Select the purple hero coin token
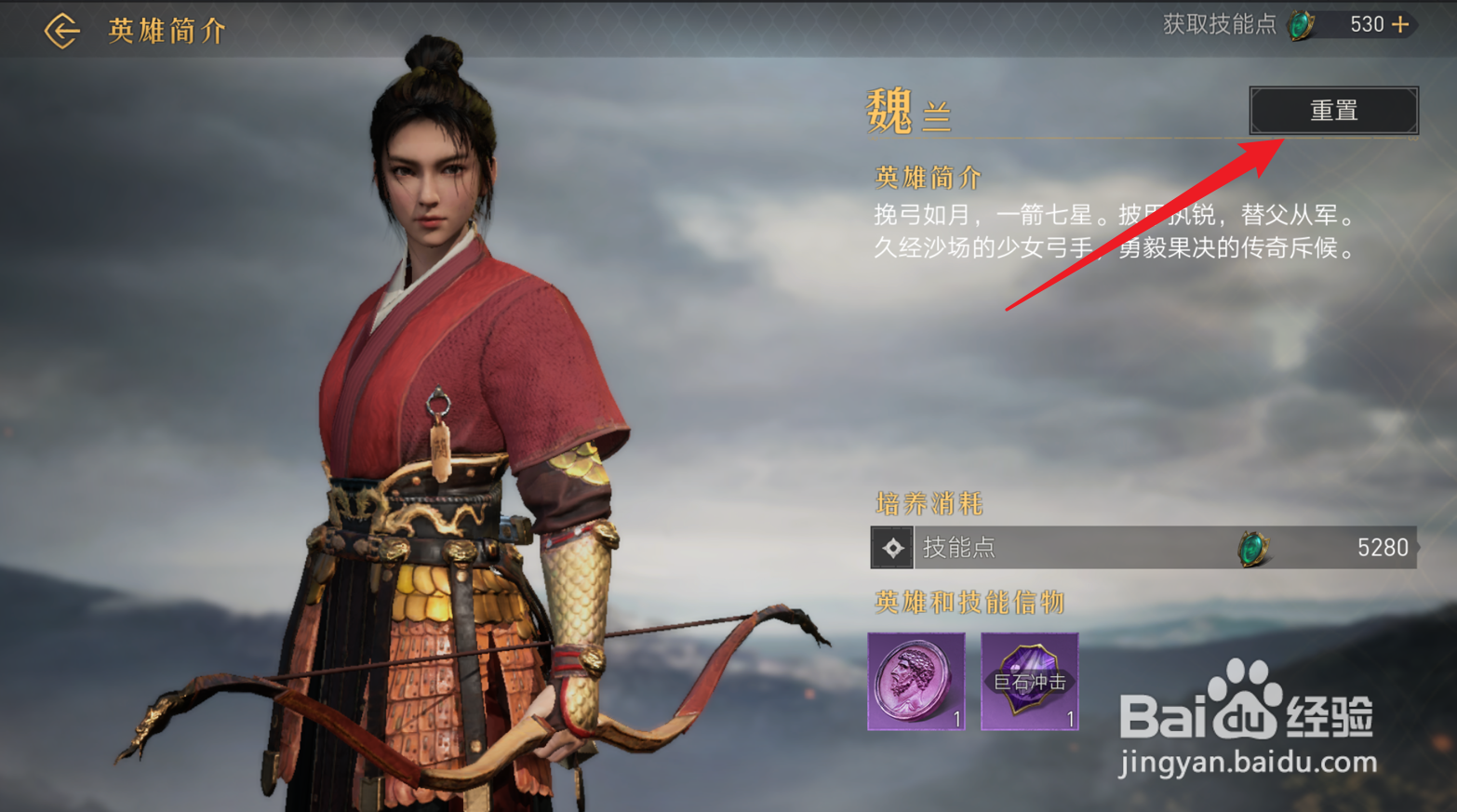 (916, 682)
